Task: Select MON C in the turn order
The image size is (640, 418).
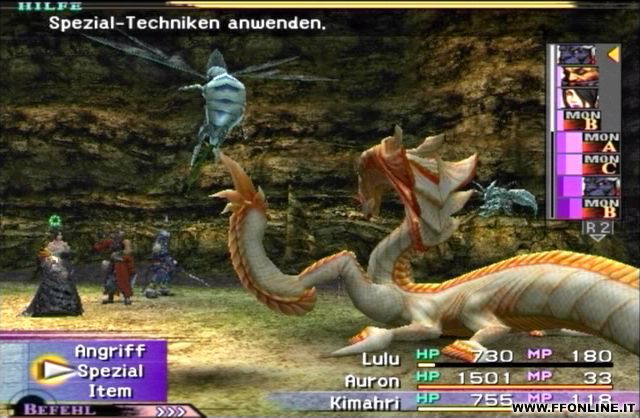Action: [x=579, y=165]
